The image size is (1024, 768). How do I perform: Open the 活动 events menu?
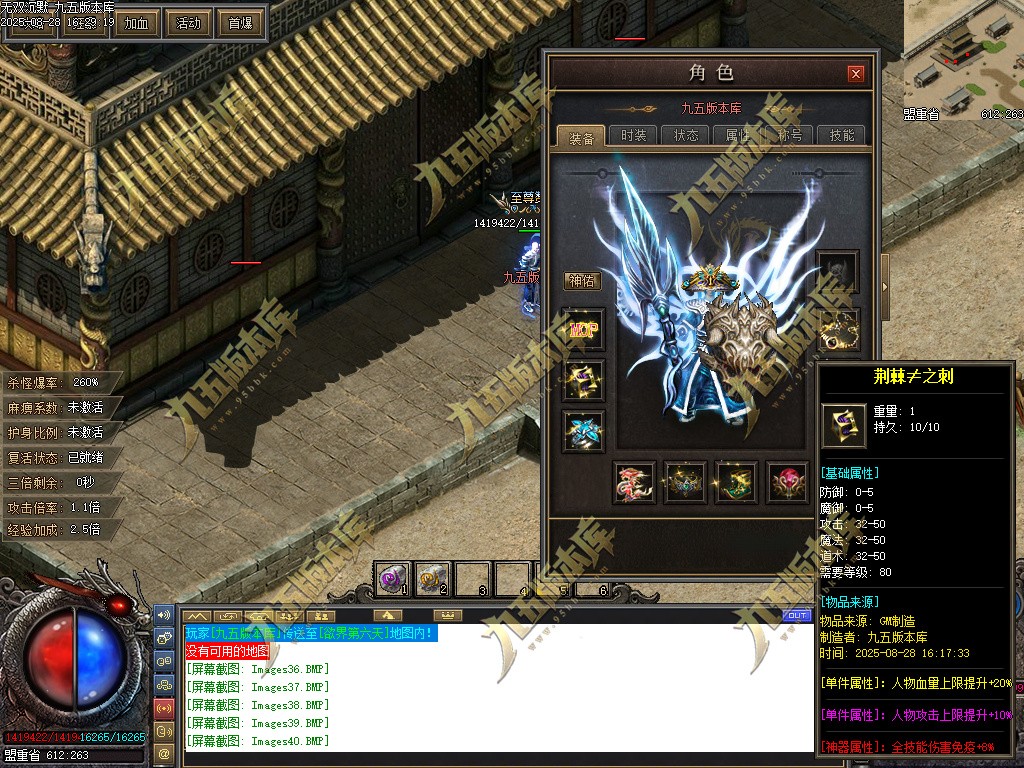(x=188, y=23)
